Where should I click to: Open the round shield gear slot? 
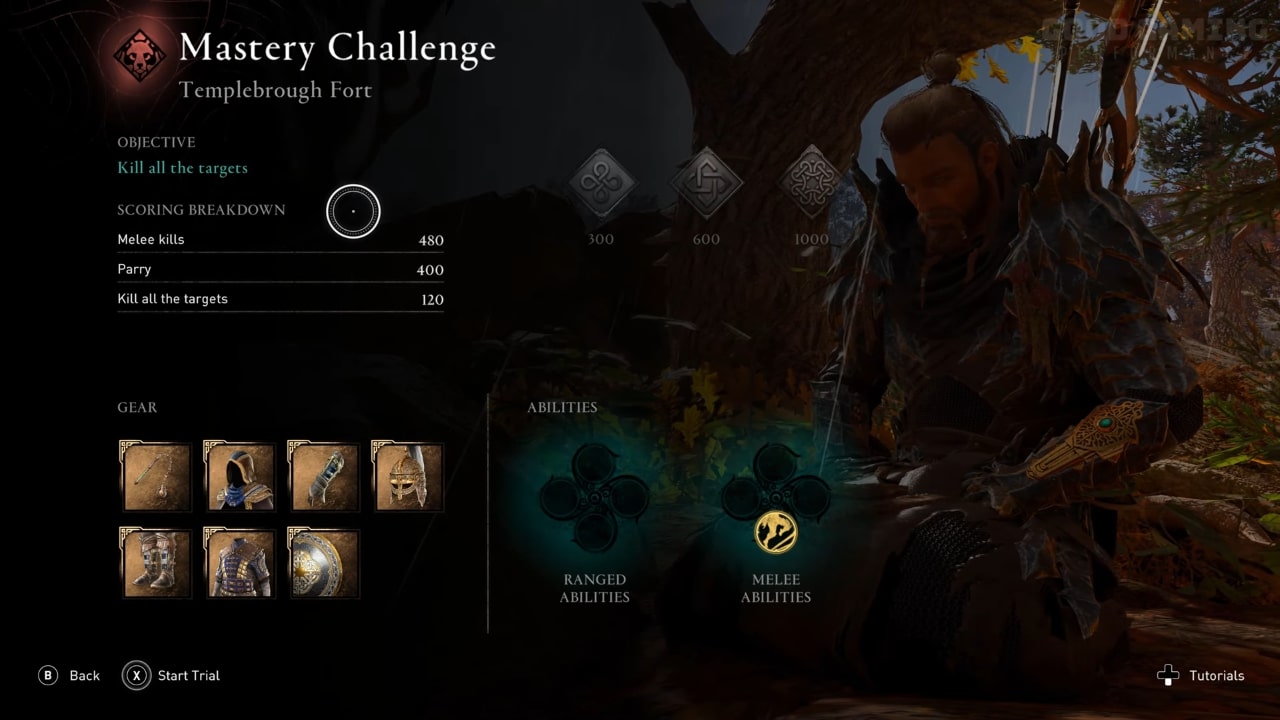pos(323,563)
